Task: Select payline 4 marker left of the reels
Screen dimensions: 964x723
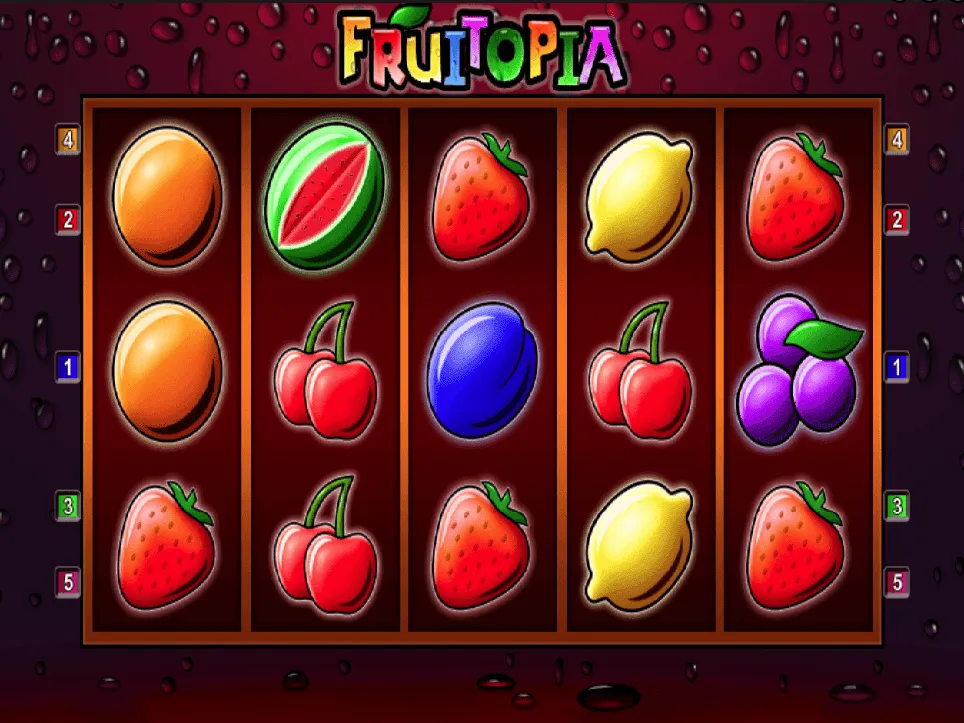Action: tap(68, 140)
